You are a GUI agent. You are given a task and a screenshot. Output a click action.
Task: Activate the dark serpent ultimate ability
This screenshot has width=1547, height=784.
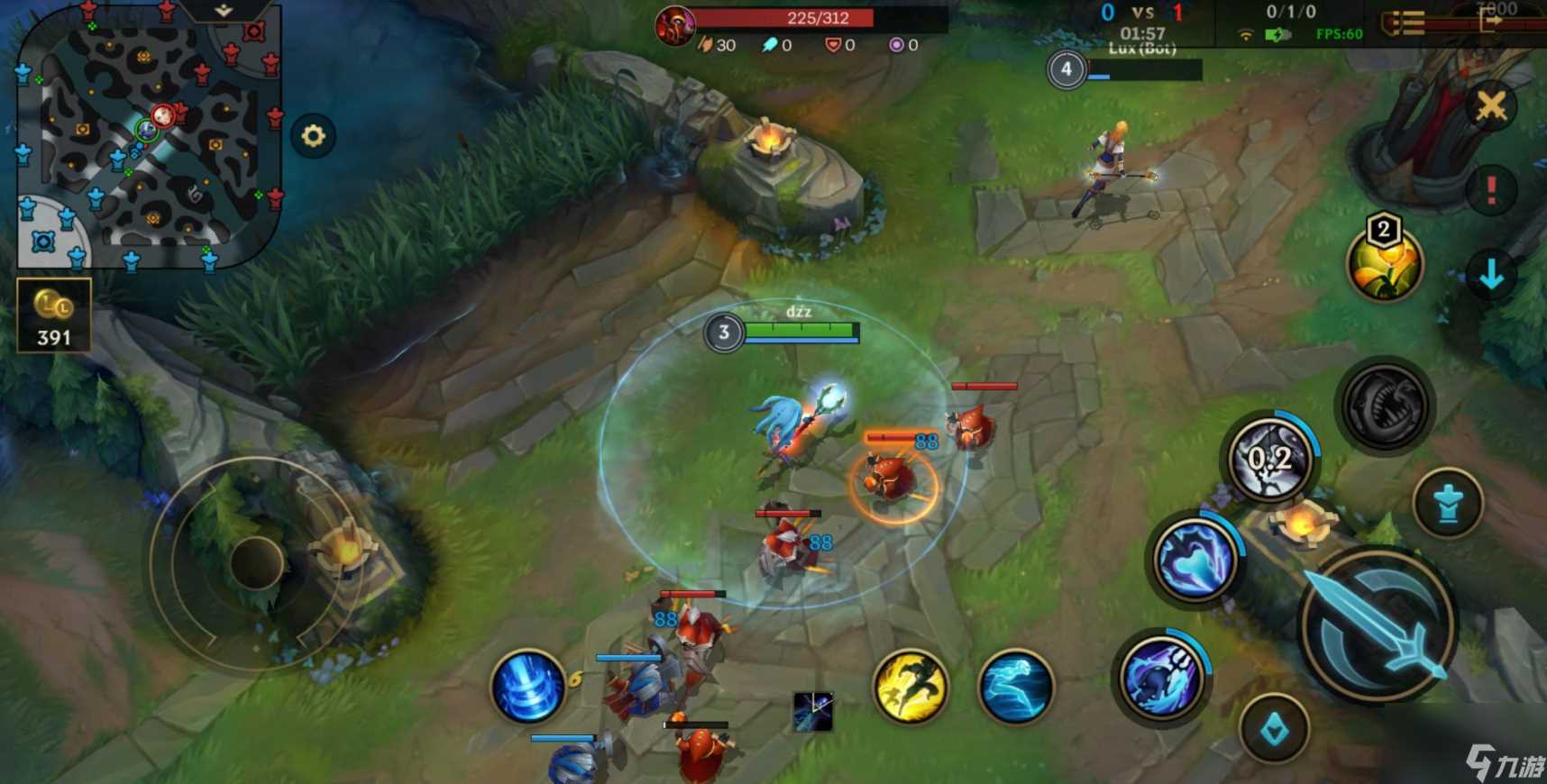[x=1385, y=406]
